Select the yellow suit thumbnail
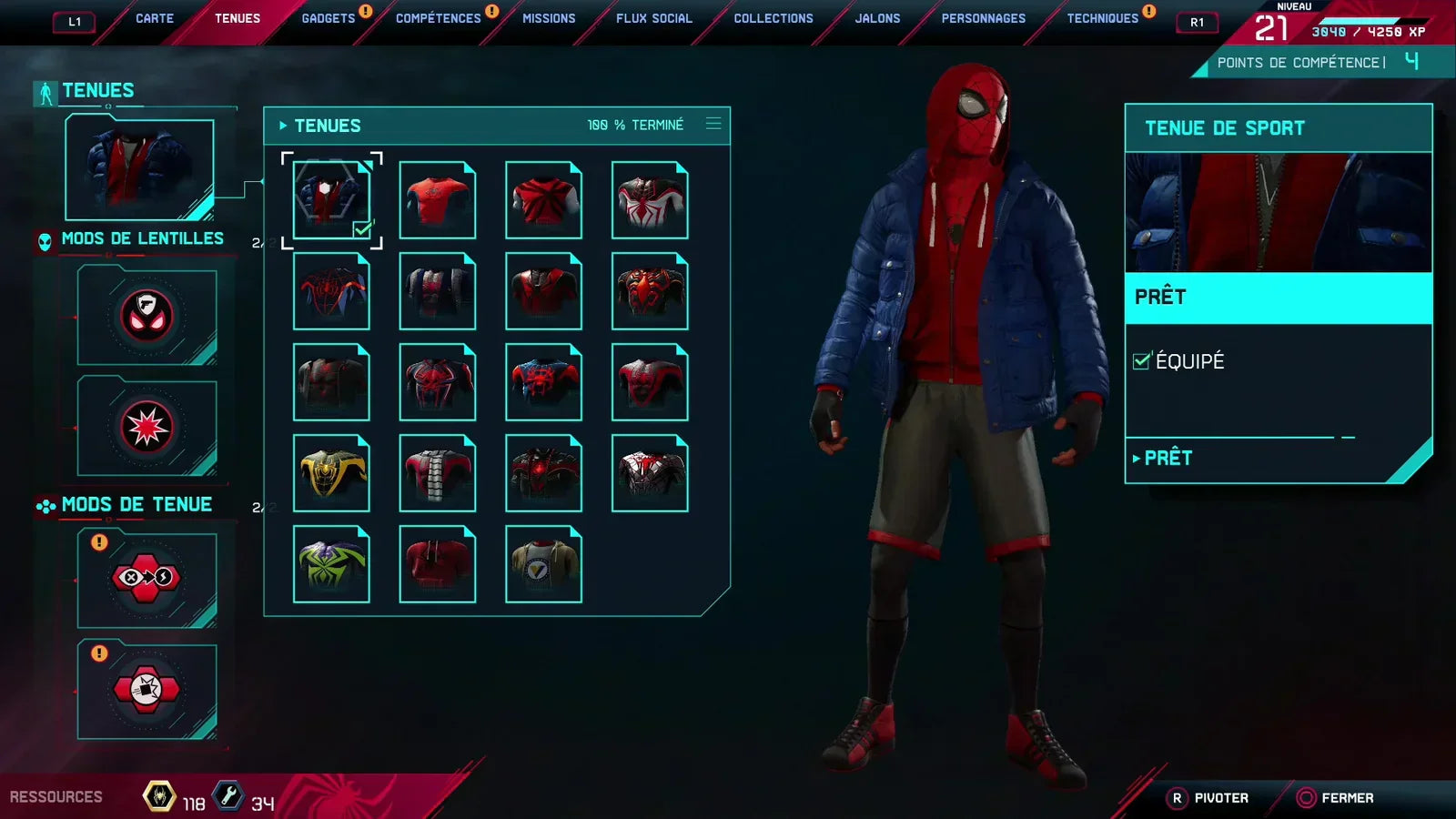The height and width of the screenshot is (819, 1456). 331,472
